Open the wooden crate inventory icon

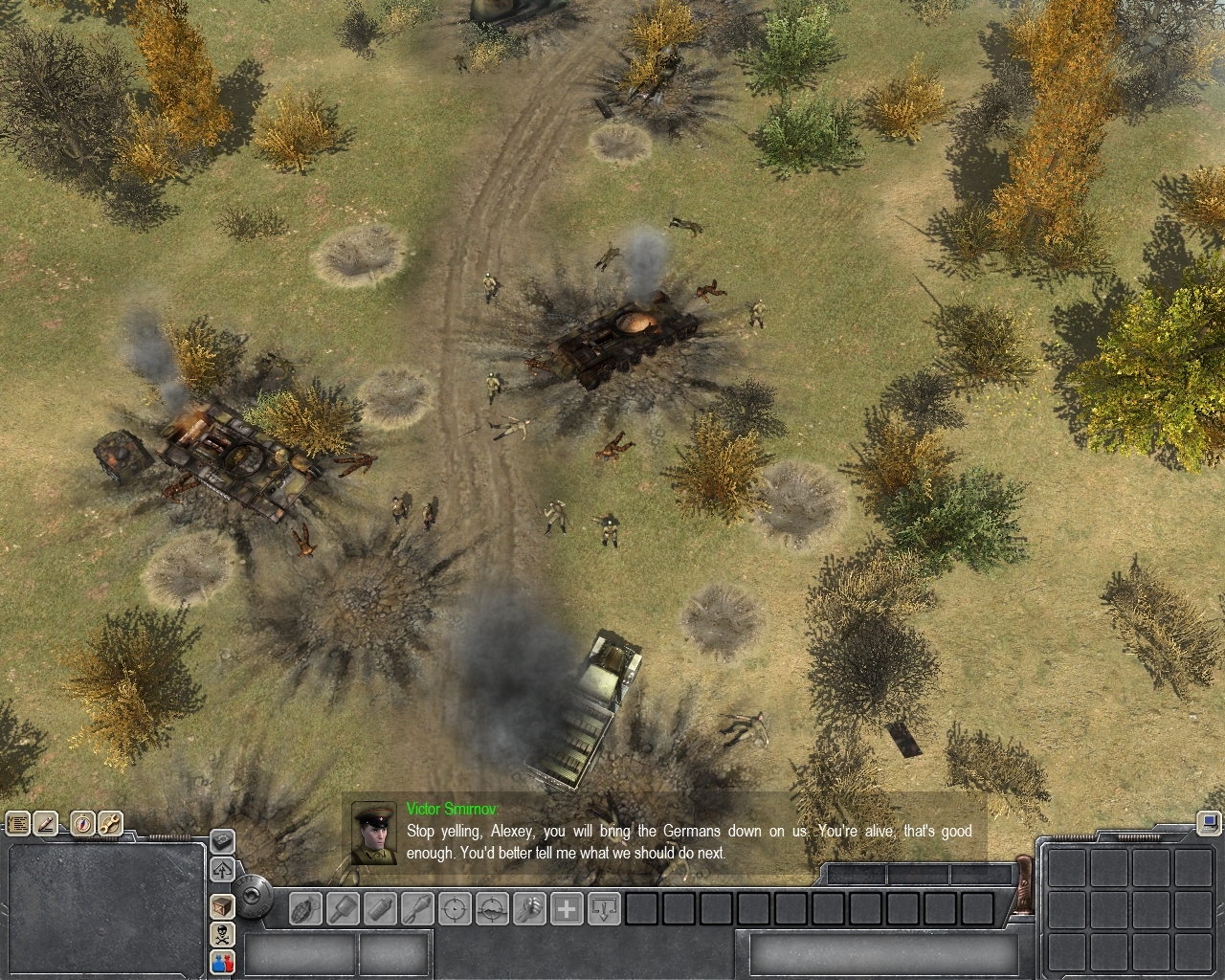[222, 906]
